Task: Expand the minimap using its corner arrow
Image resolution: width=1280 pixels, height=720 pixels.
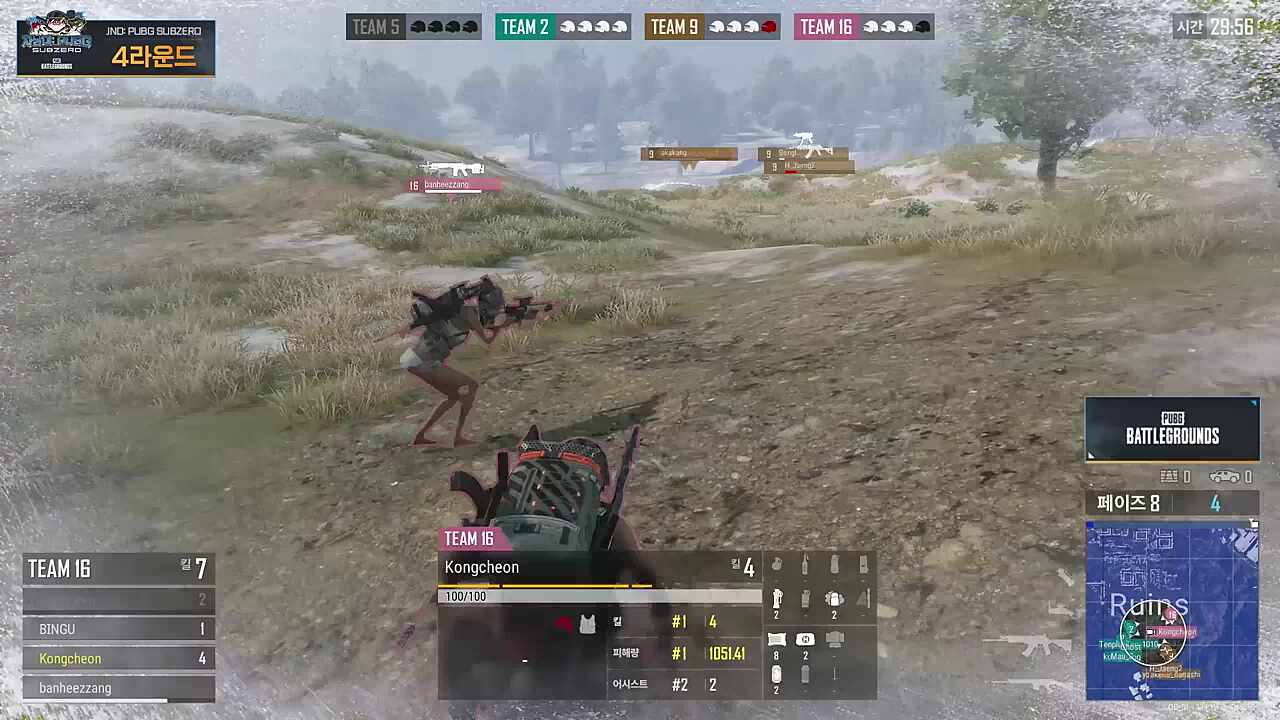Action: pyautogui.click(x=1254, y=520)
